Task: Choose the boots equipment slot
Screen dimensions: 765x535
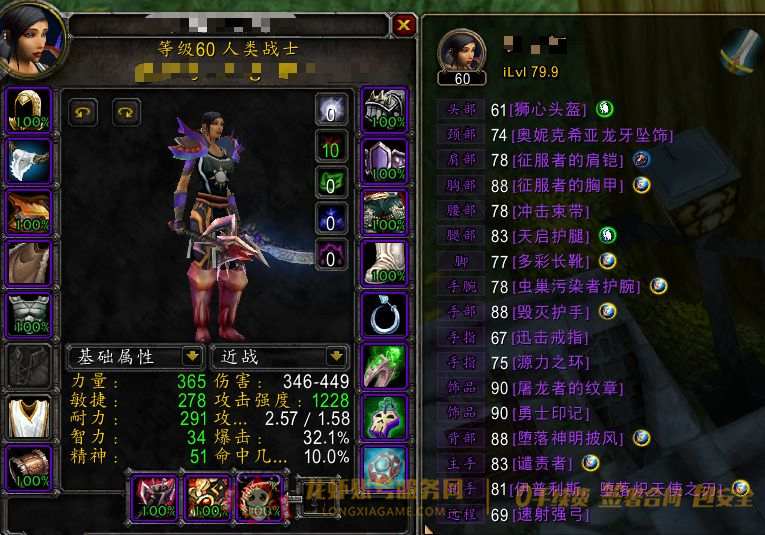Action: (384, 263)
